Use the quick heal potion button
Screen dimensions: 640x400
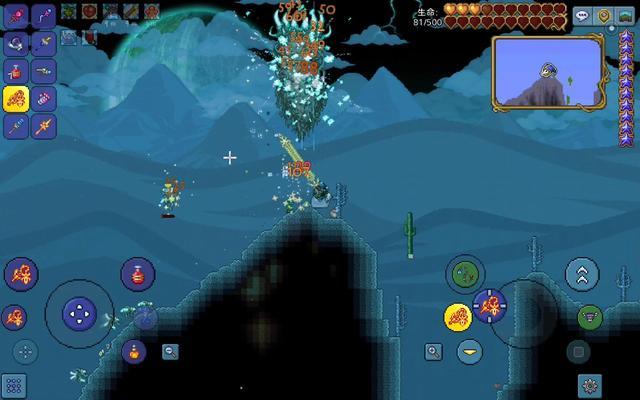click(138, 274)
